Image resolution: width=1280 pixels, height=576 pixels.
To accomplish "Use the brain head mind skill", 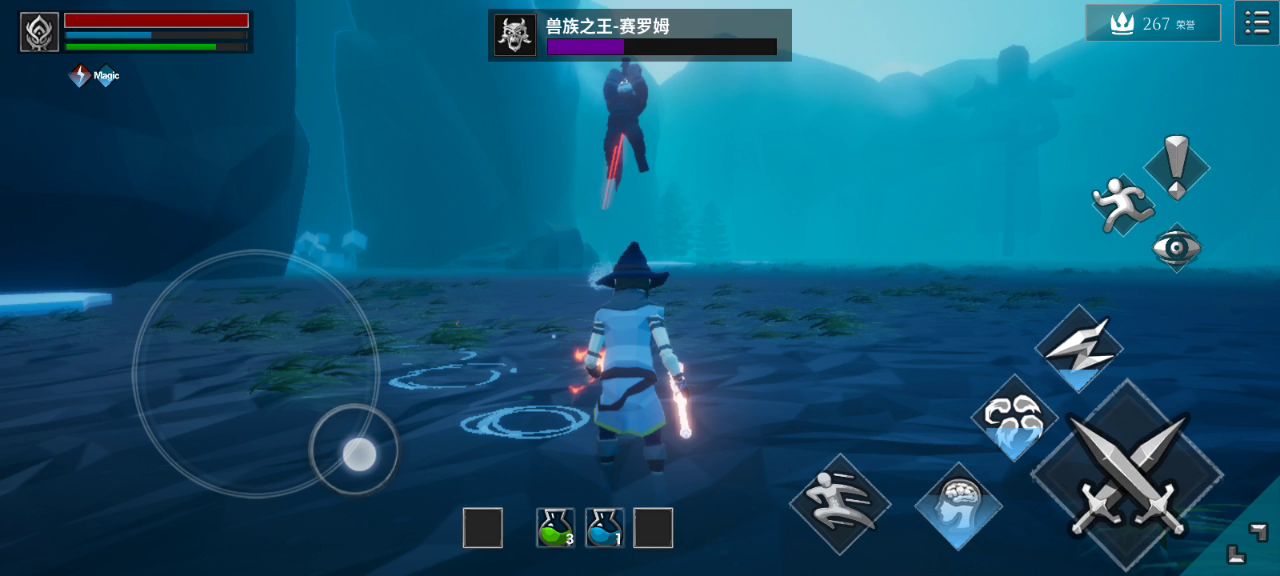I will click(x=958, y=506).
